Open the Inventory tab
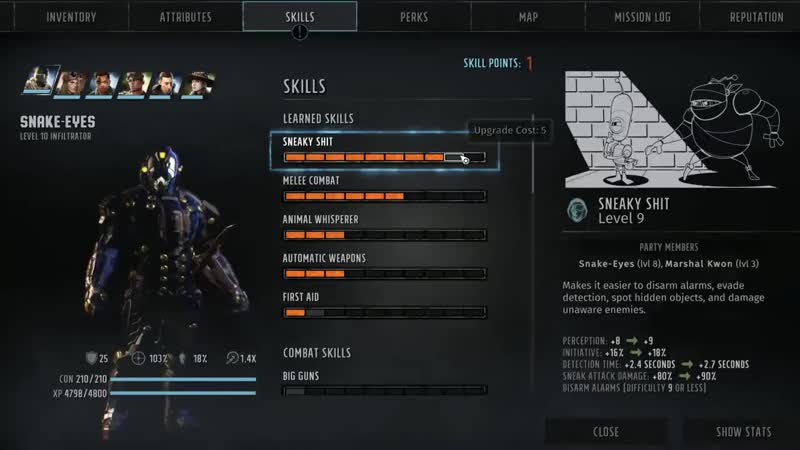 click(x=71, y=17)
